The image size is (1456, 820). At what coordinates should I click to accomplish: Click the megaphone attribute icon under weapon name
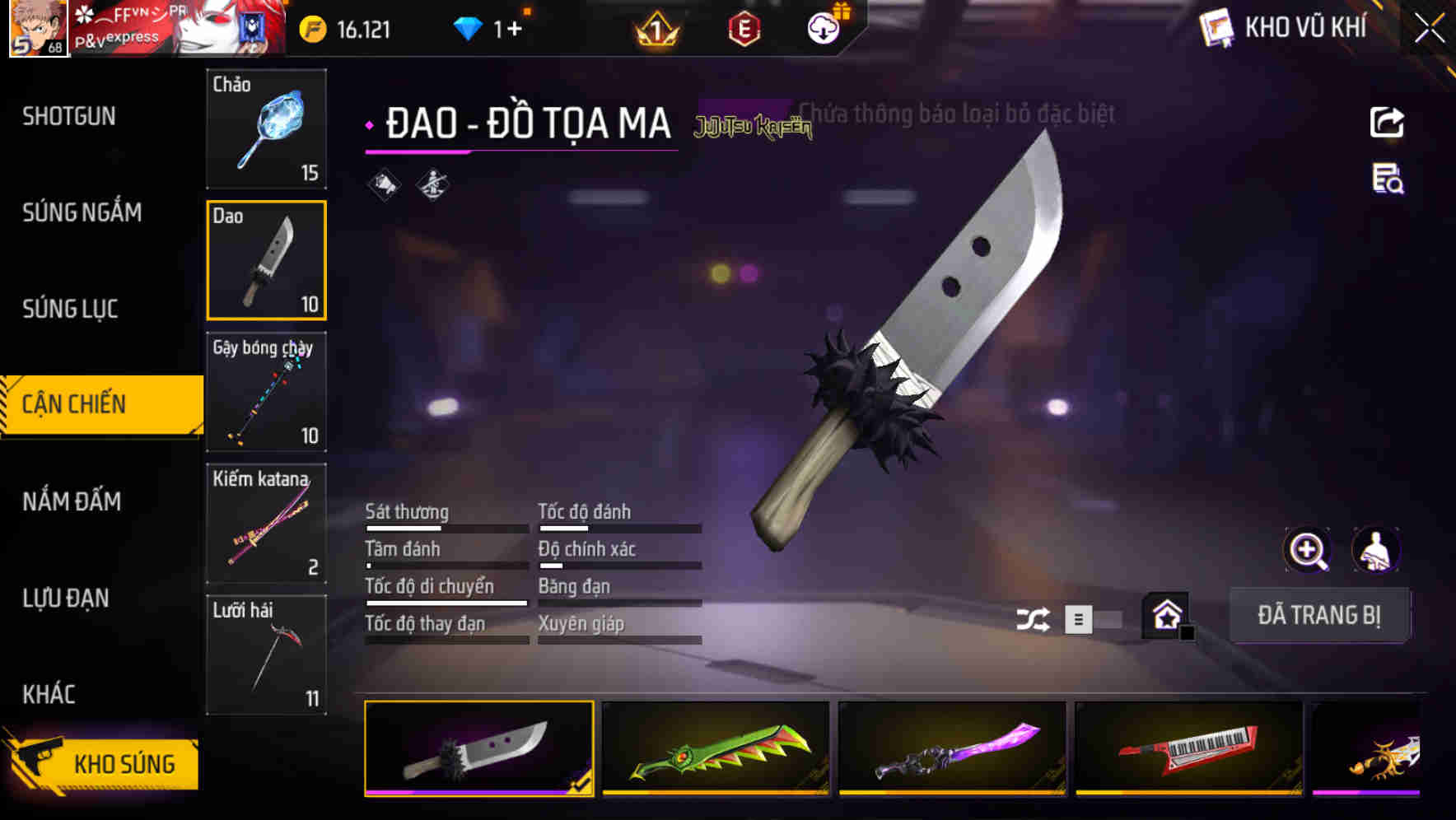click(384, 184)
